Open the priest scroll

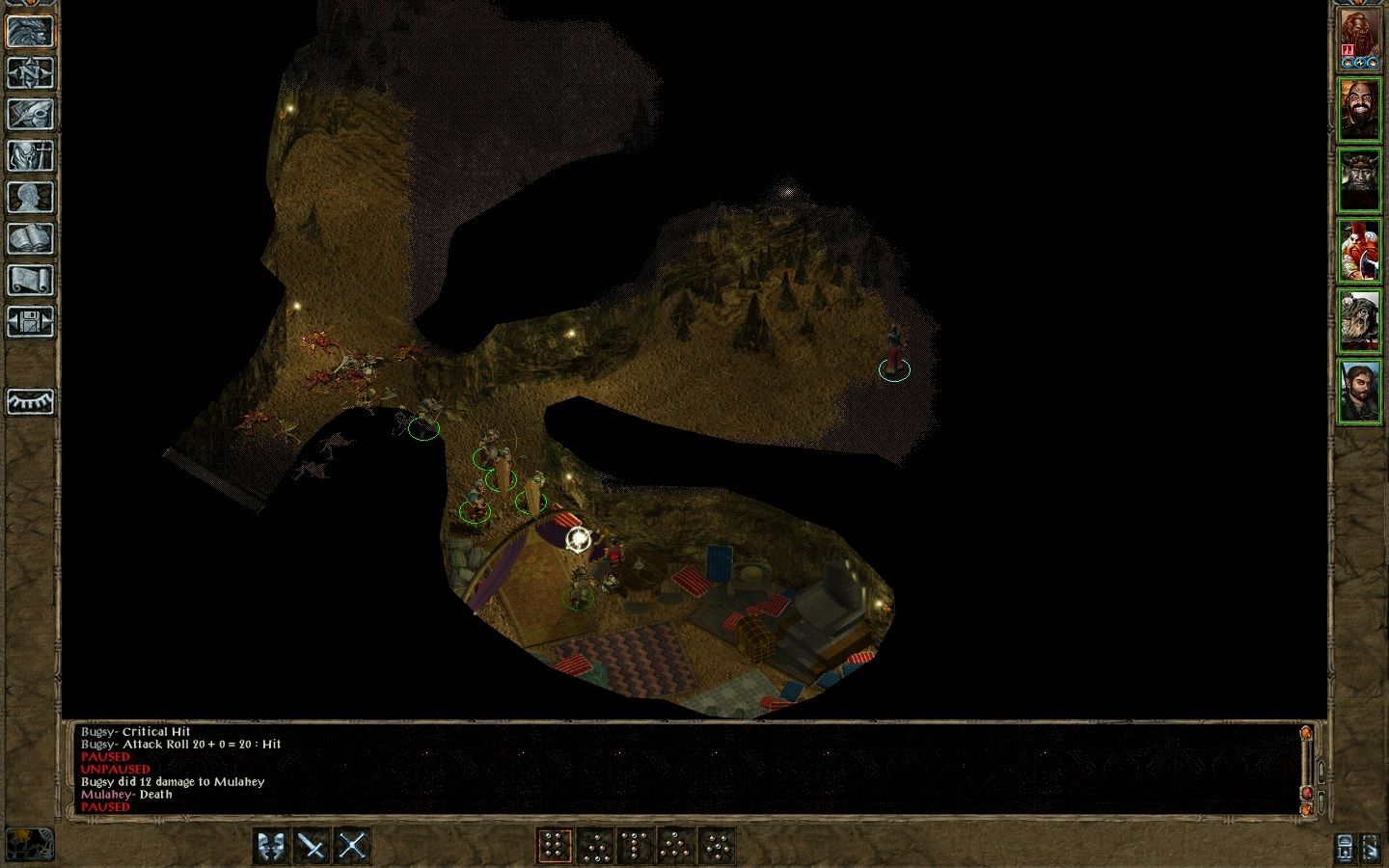coord(30,280)
